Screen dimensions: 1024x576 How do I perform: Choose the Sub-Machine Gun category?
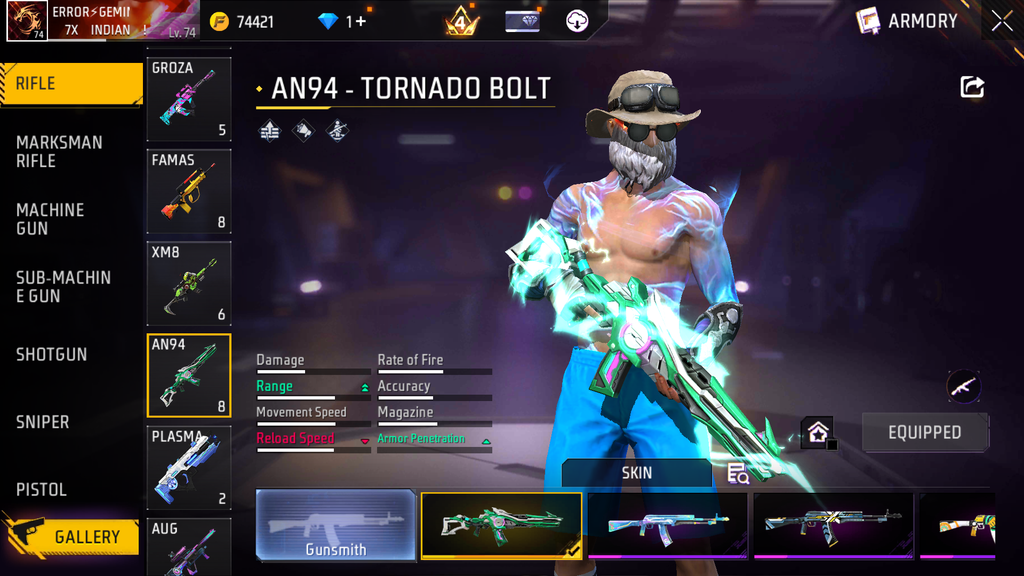(x=63, y=287)
